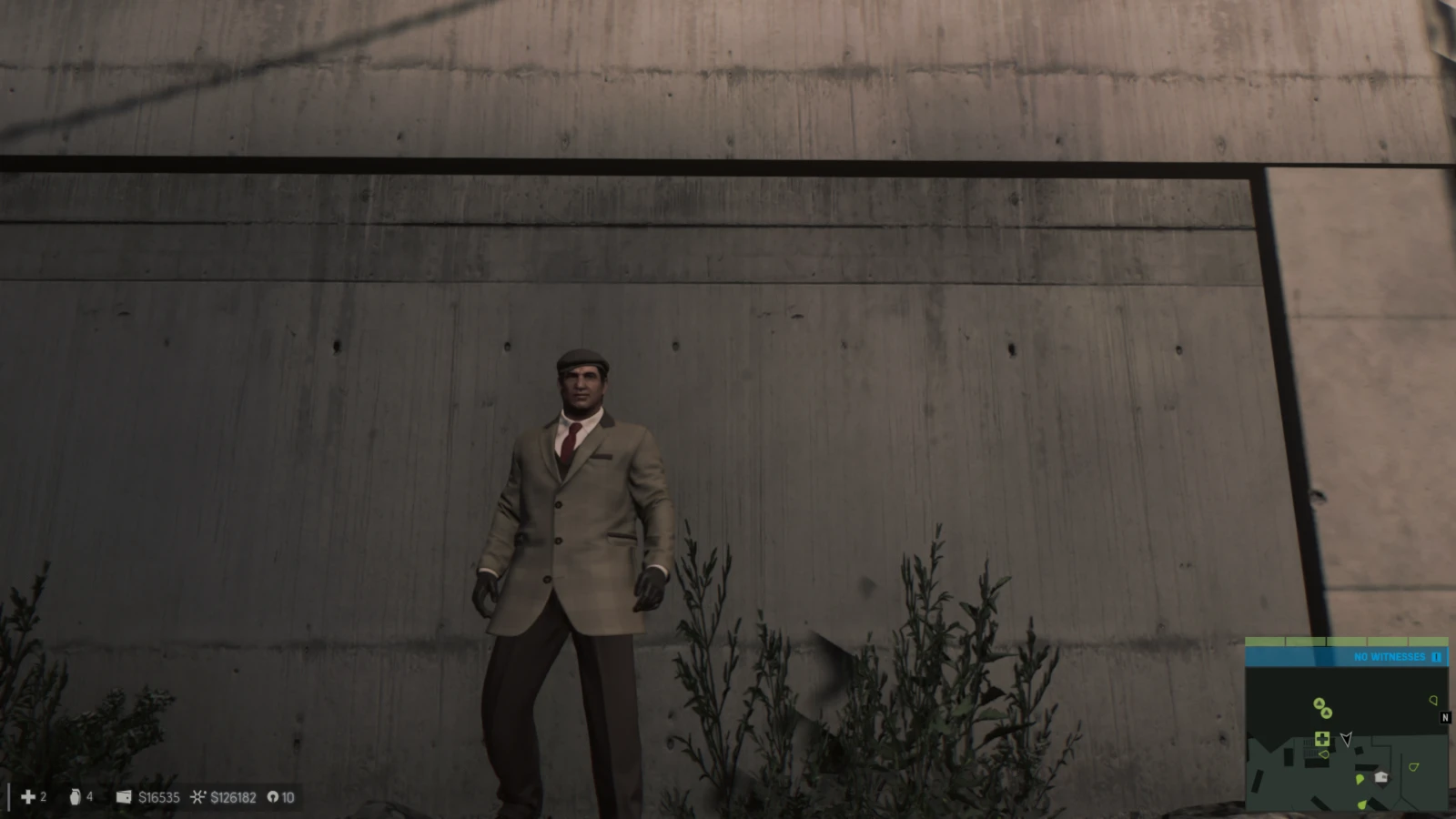Click the NO WITNESSES status banner
The height and width of the screenshot is (819, 1456).
pos(1388,656)
